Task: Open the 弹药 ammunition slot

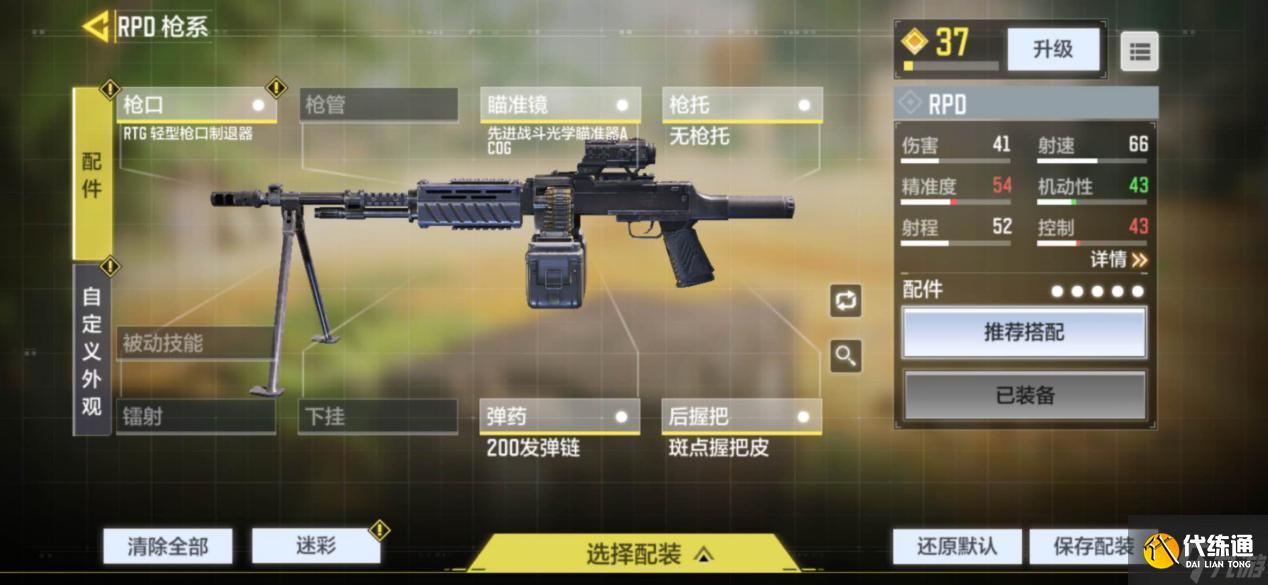Action: [x=560, y=416]
